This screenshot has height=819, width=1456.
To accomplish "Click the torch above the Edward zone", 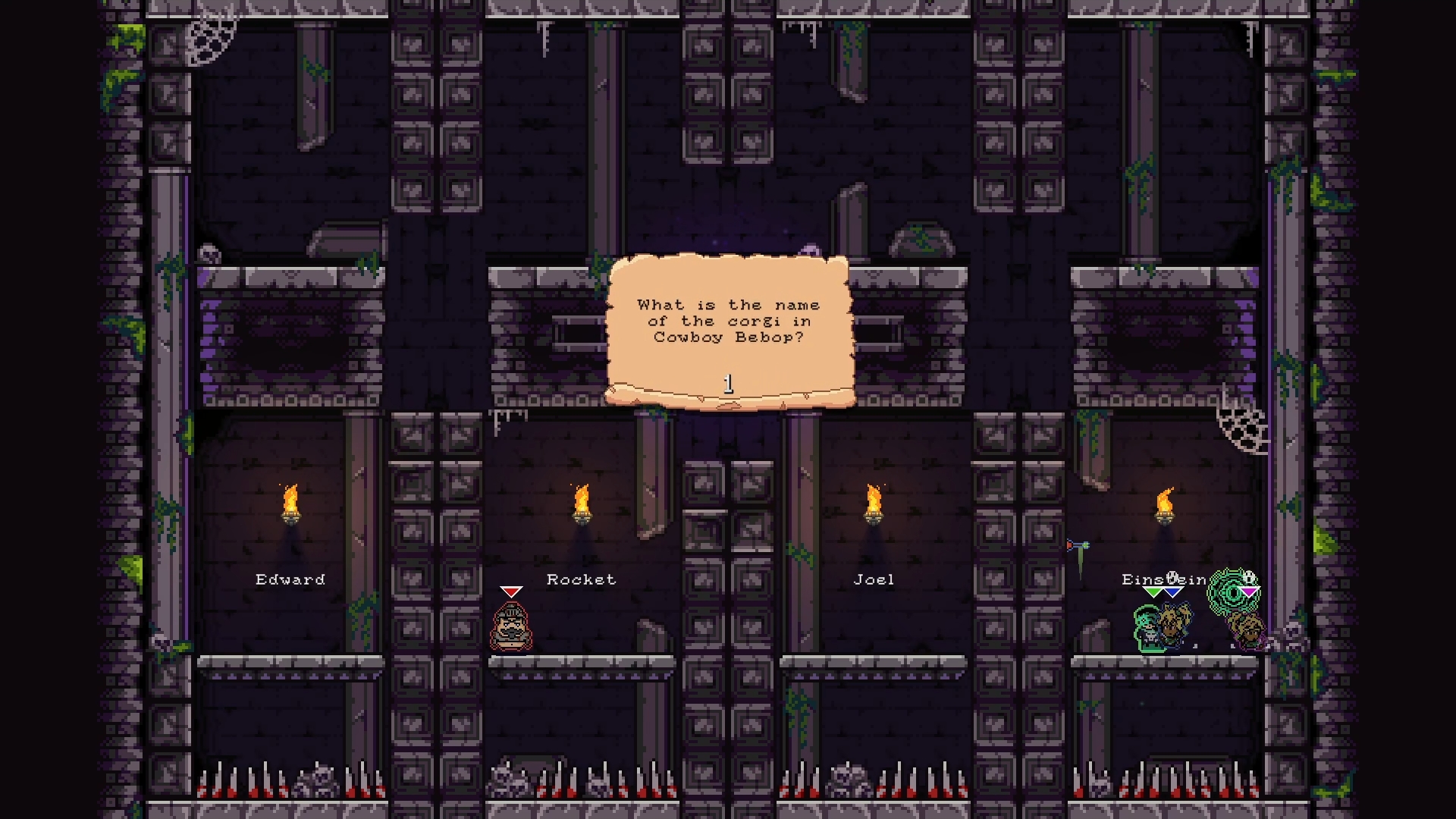I will tap(290, 504).
